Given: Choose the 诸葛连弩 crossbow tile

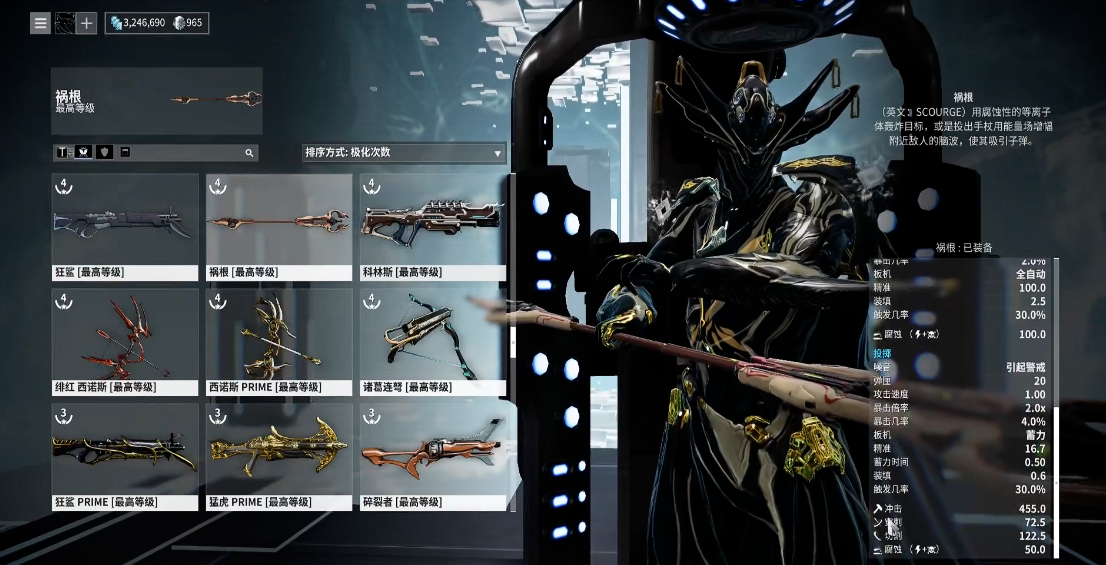Looking at the screenshot, I should pos(433,342).
